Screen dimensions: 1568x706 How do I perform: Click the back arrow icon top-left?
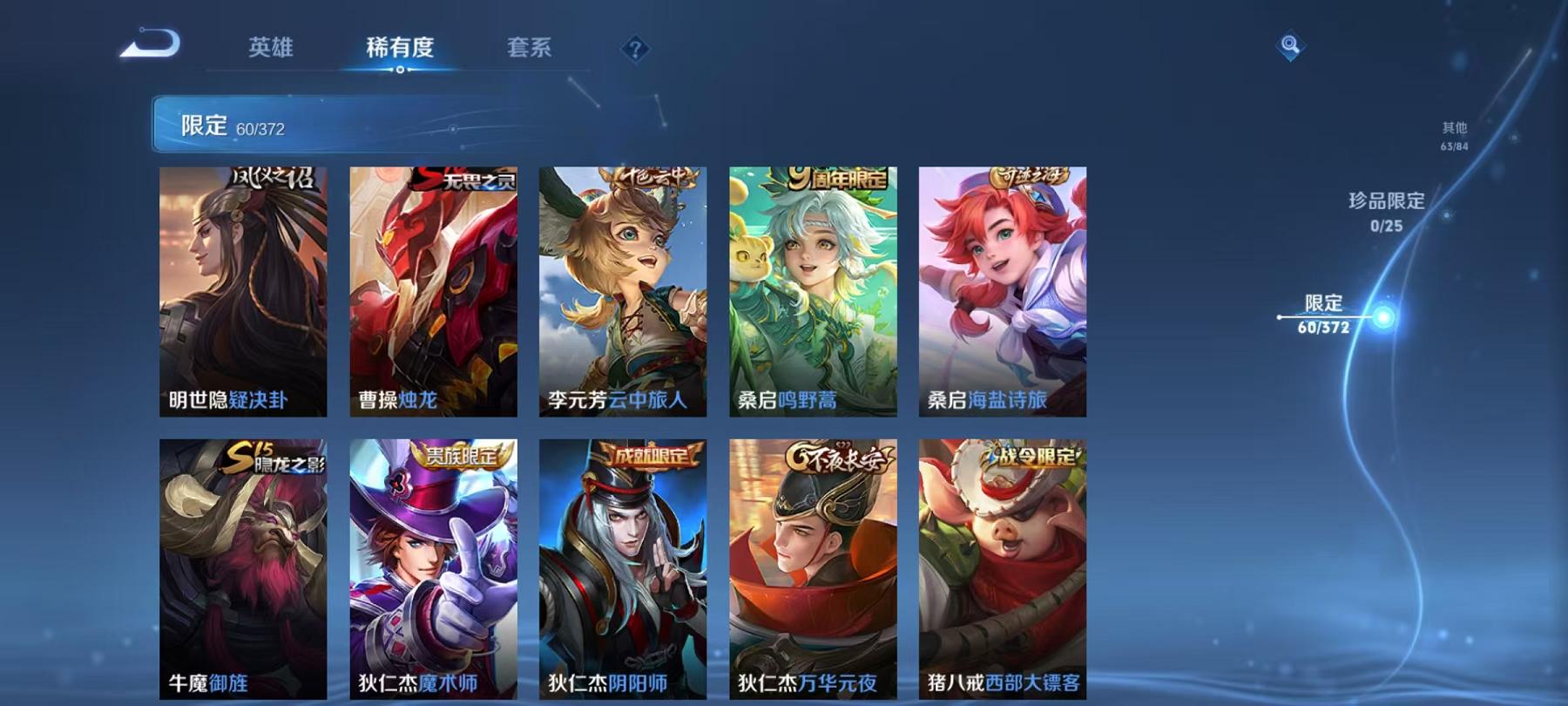(x=148, y=41)
